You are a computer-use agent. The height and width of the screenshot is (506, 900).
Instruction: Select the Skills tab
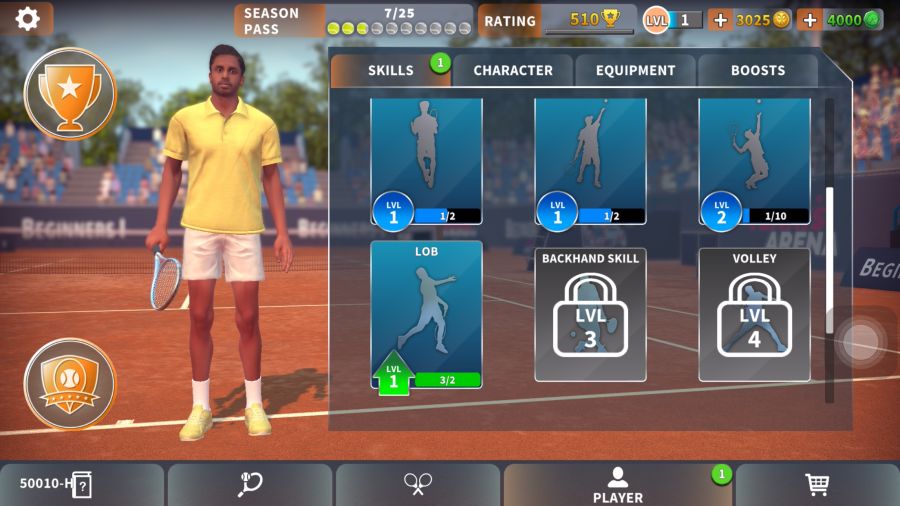click(390, 70)
